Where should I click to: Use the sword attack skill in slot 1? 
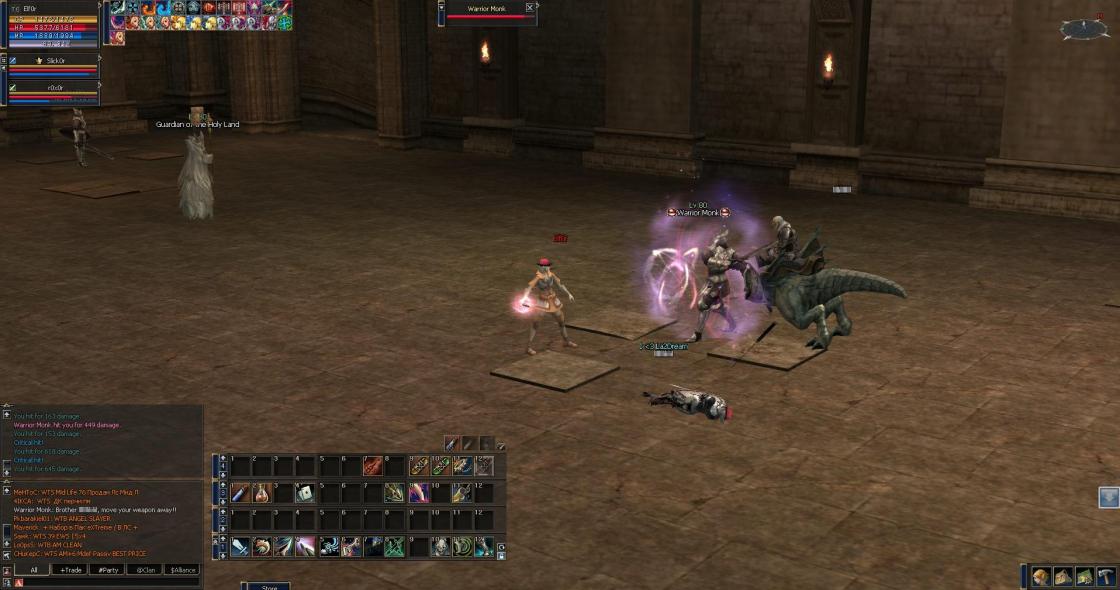240,546
